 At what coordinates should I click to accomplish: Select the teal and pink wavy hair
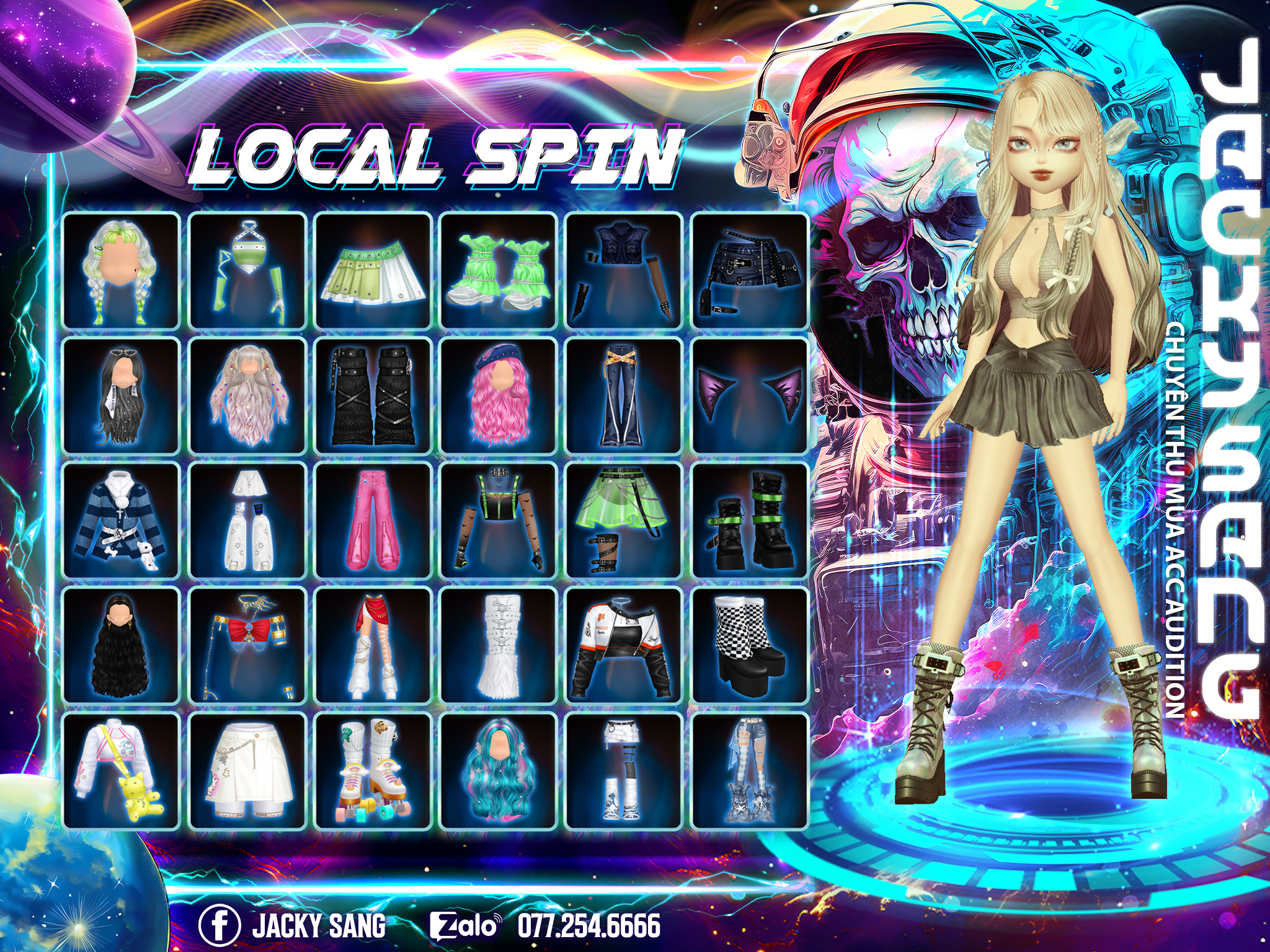(498, 771)
